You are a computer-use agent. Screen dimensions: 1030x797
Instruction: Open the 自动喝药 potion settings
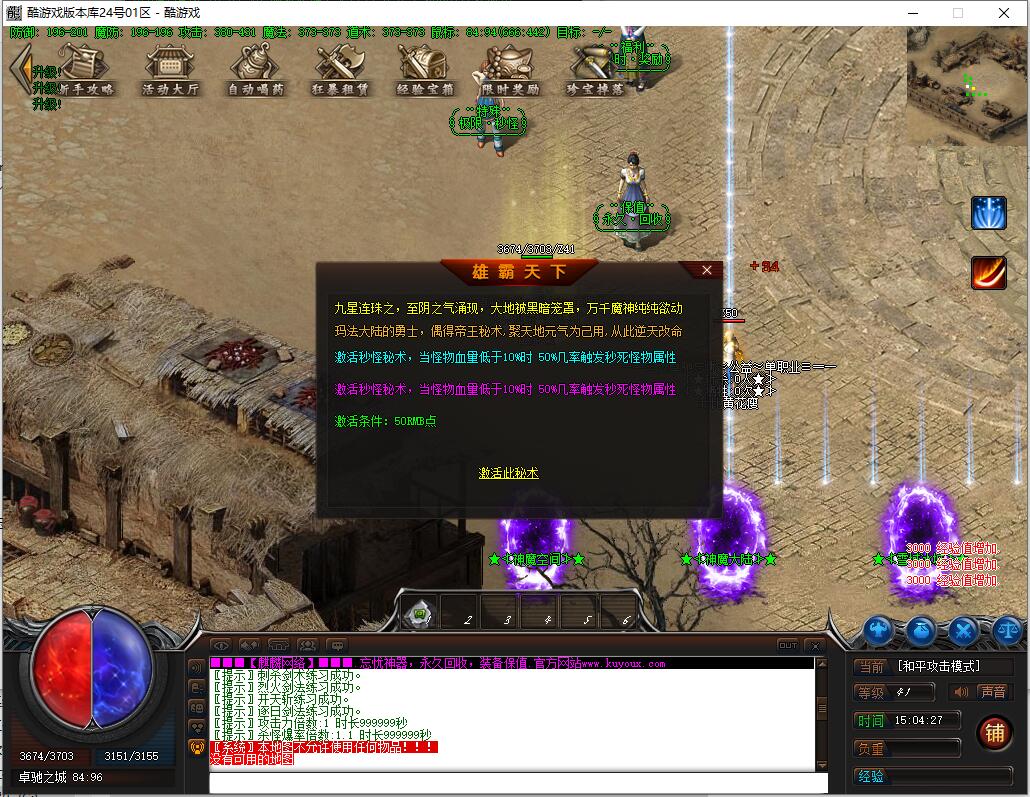pyautogui.click(x=256, y=68)
